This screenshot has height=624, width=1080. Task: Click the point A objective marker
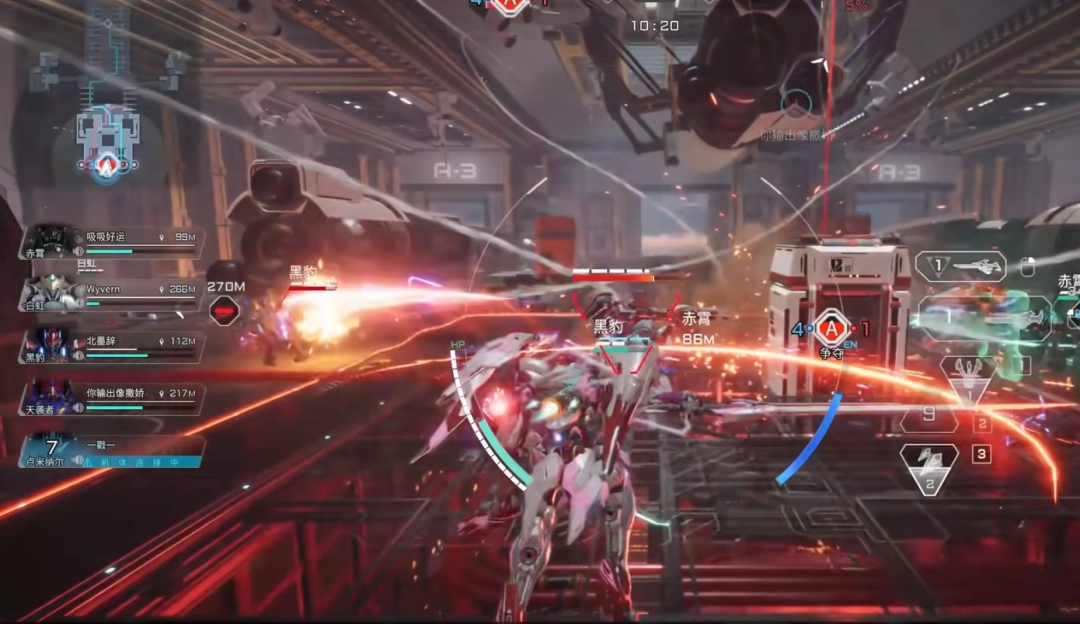pos(830,328)
